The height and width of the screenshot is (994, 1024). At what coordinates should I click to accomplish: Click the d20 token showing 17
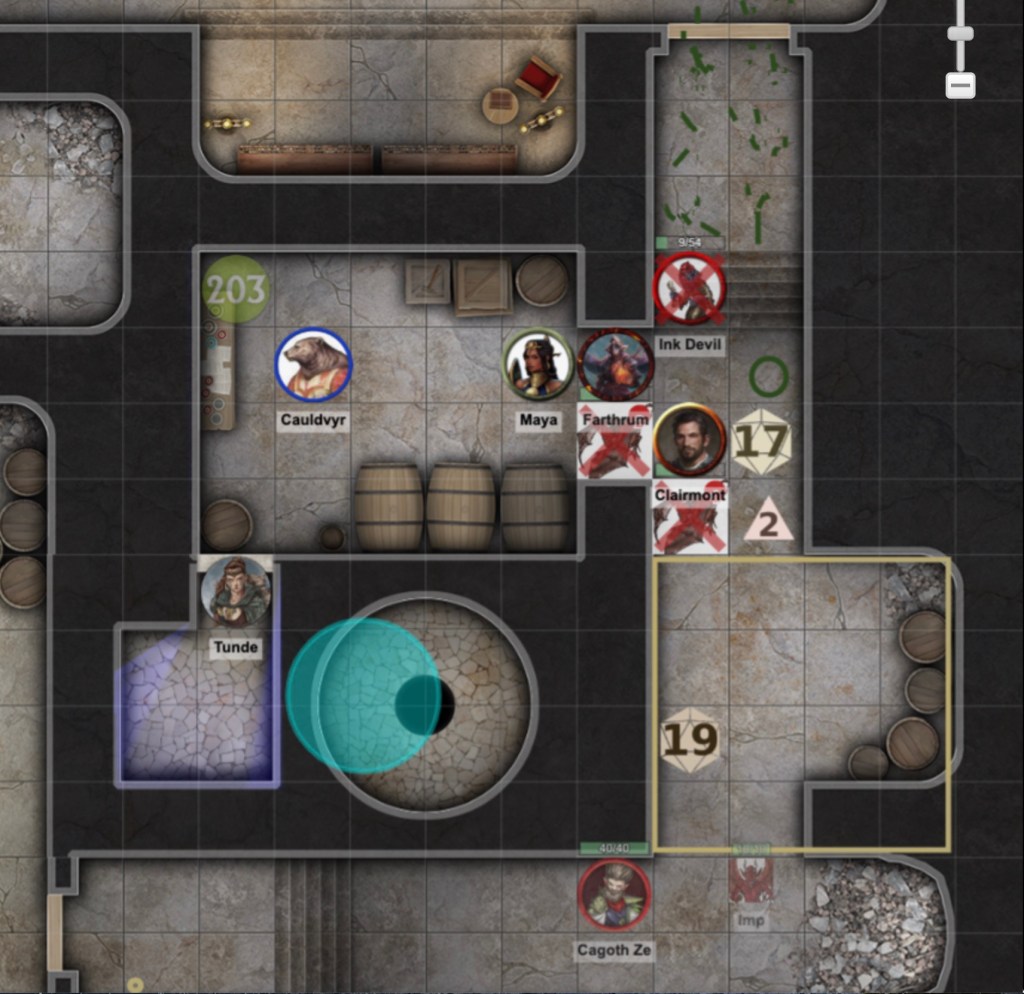tap(762, 440)
